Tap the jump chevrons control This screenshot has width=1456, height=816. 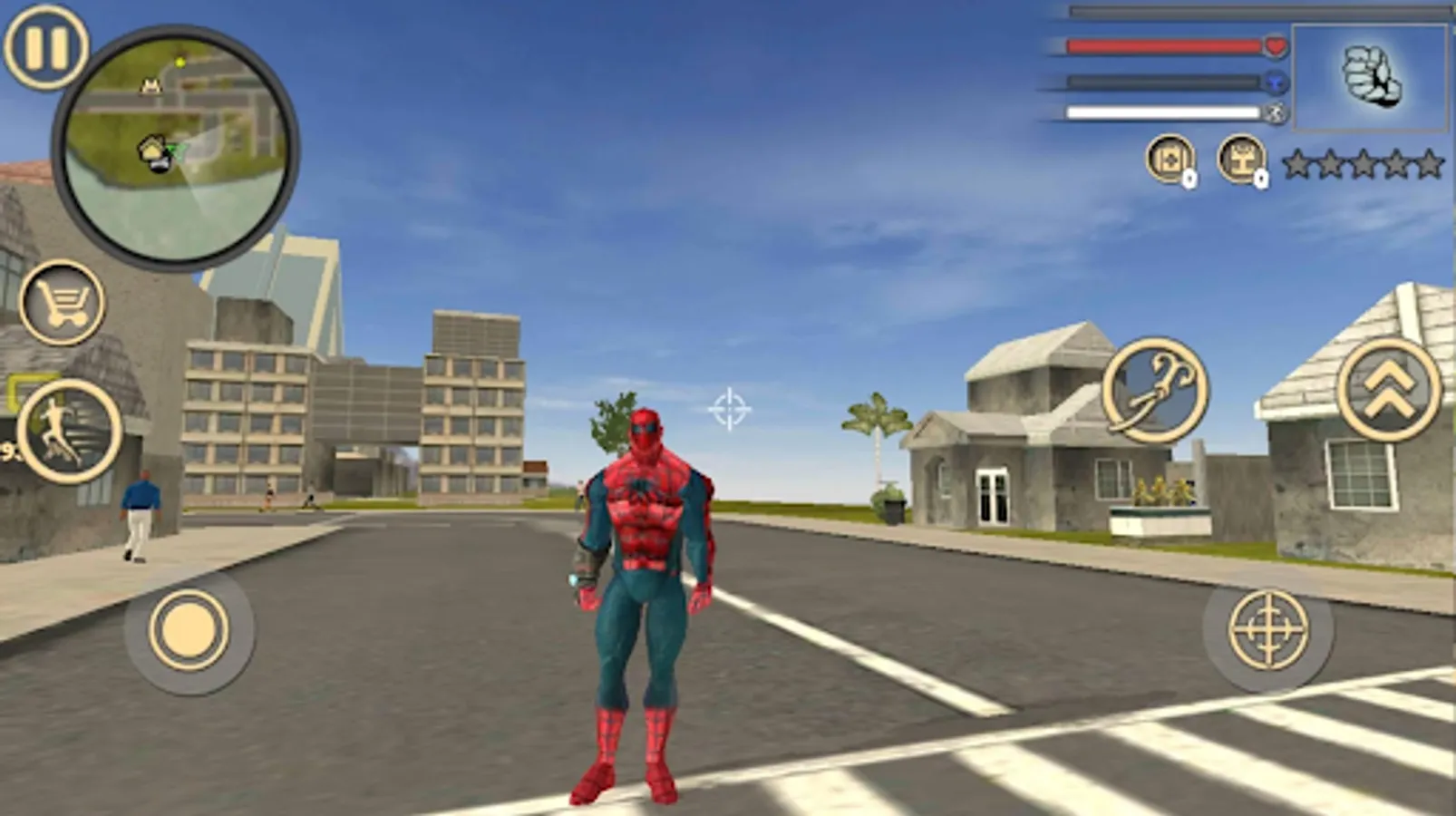tap(1388, 392)
